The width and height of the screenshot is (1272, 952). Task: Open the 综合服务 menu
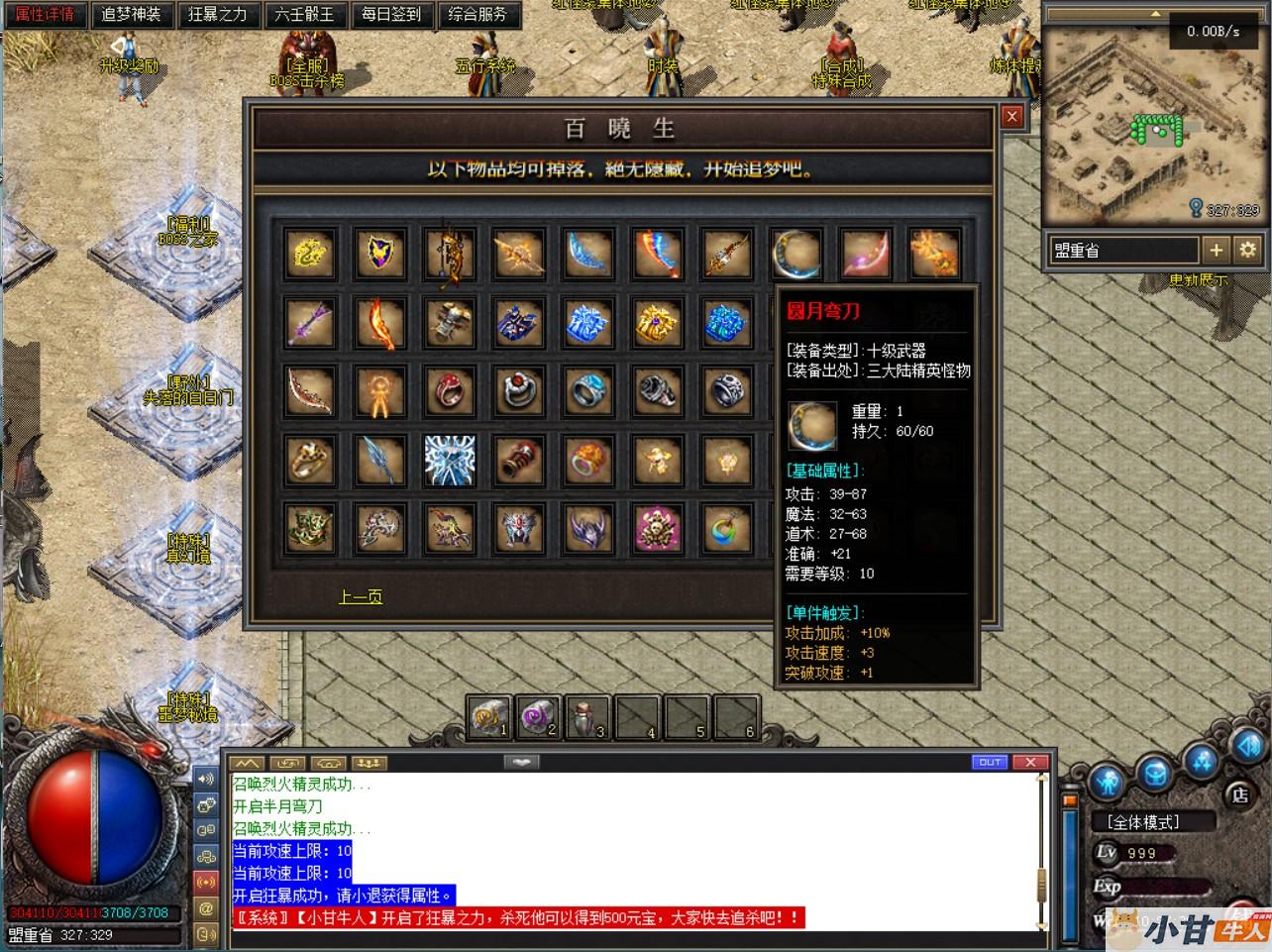pos(477,15)
